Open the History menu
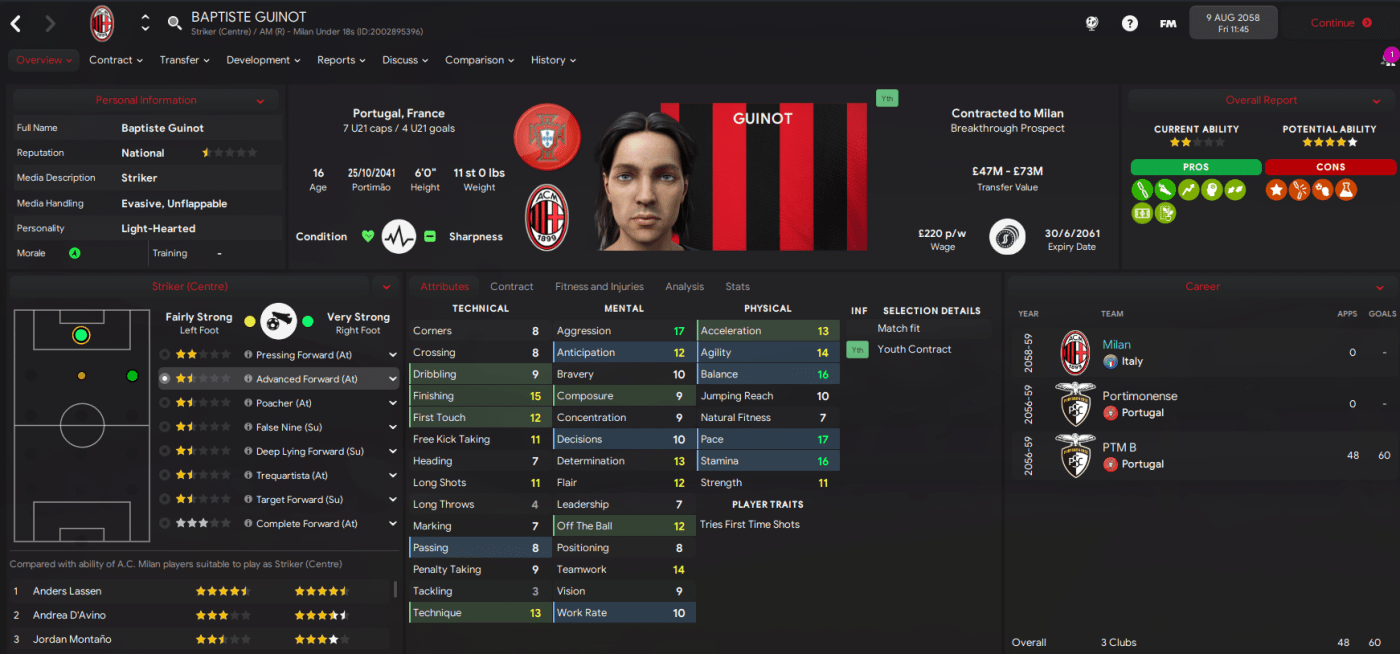This screenshot has width=1400, height=654. pyautogui.click(x=553, y=60)
